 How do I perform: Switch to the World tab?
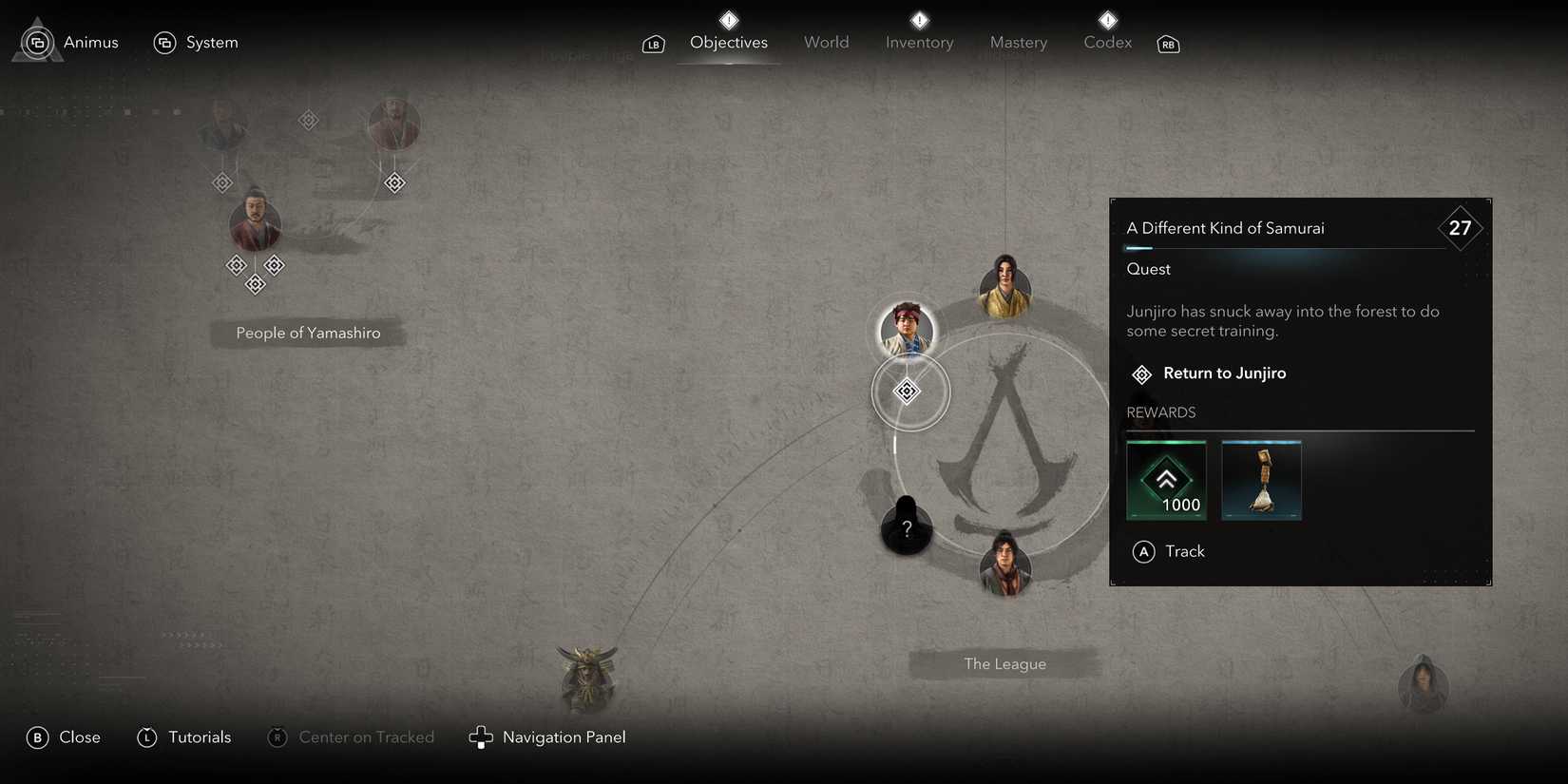point(826,43)
